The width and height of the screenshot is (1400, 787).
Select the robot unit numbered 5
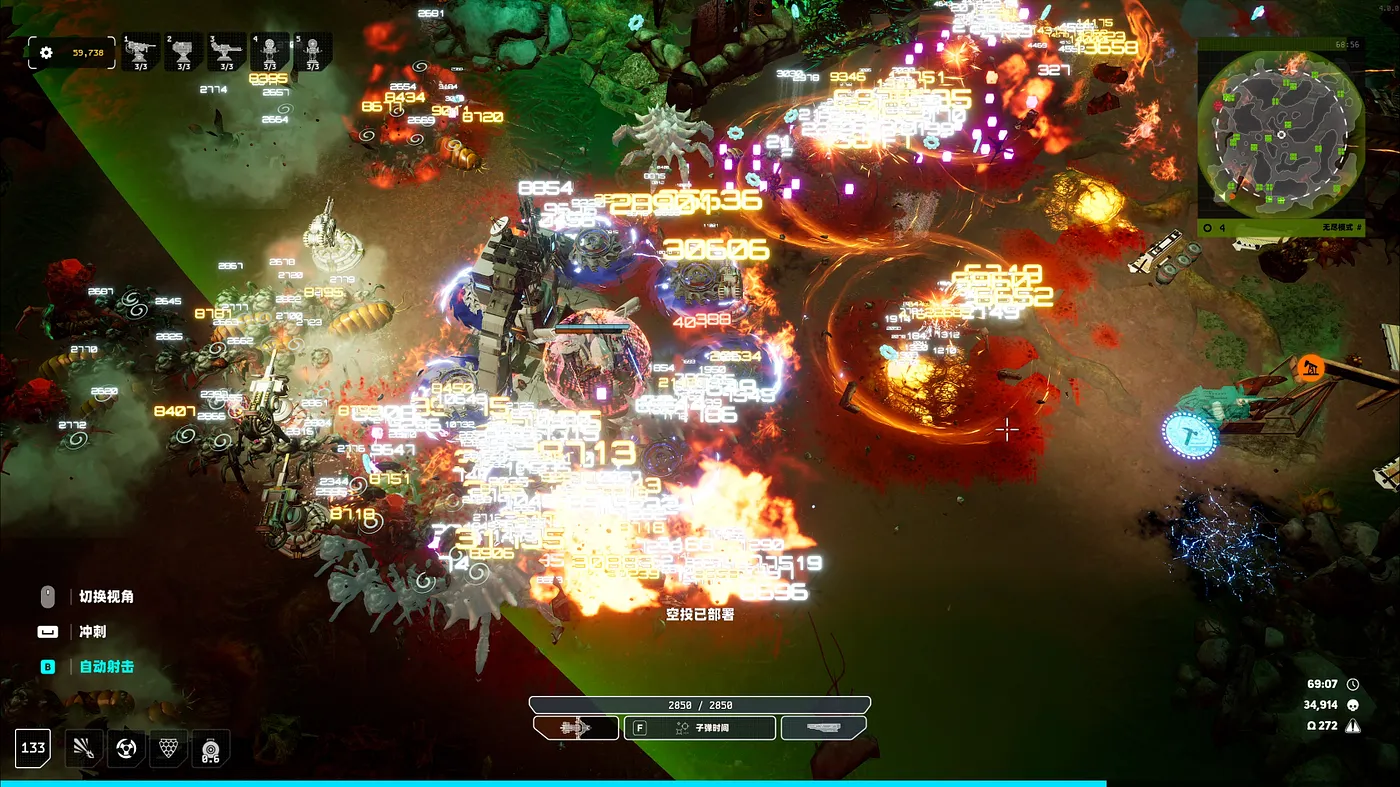coord(313,52)
